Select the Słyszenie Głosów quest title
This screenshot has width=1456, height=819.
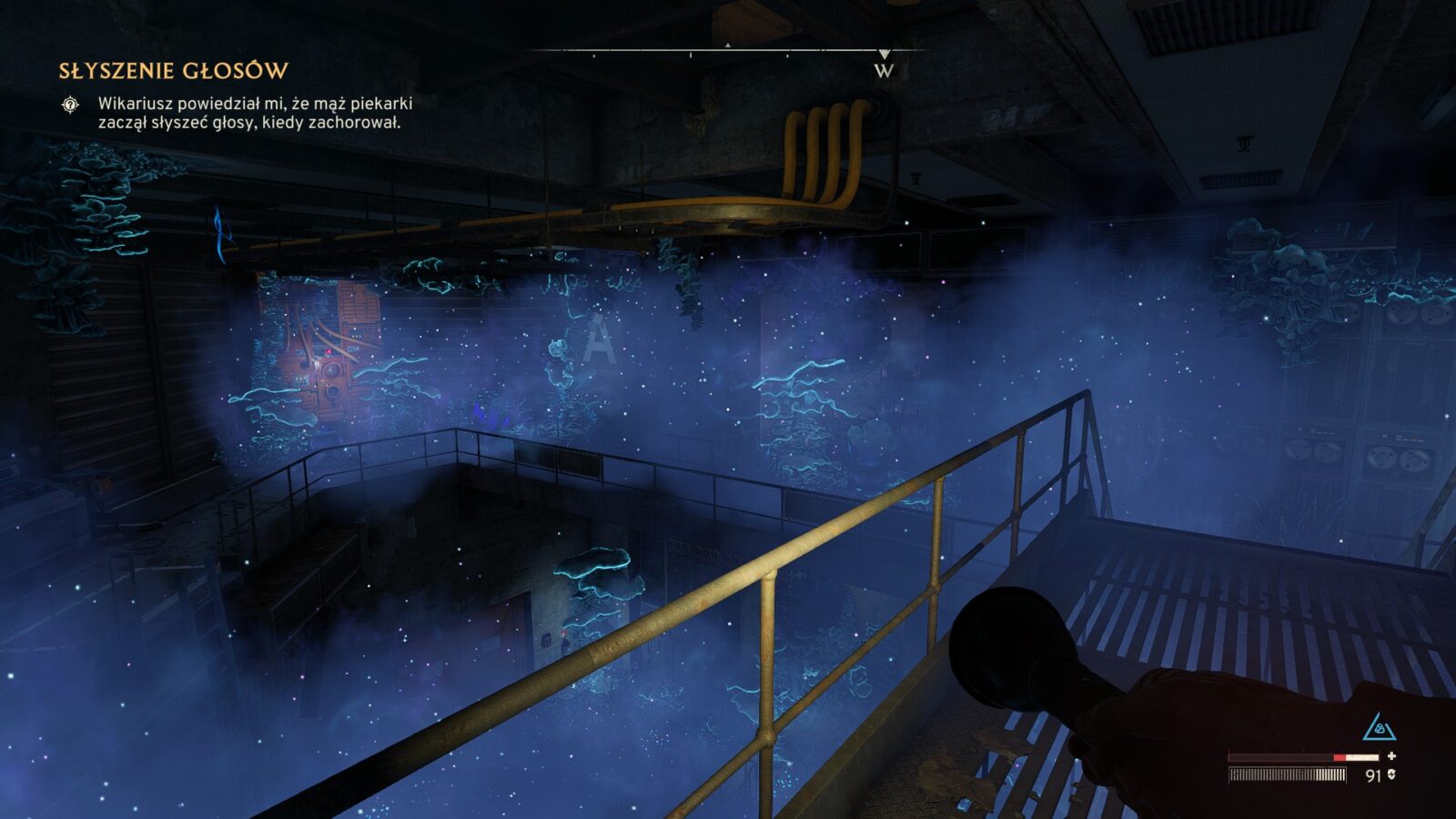coord(173,71)
